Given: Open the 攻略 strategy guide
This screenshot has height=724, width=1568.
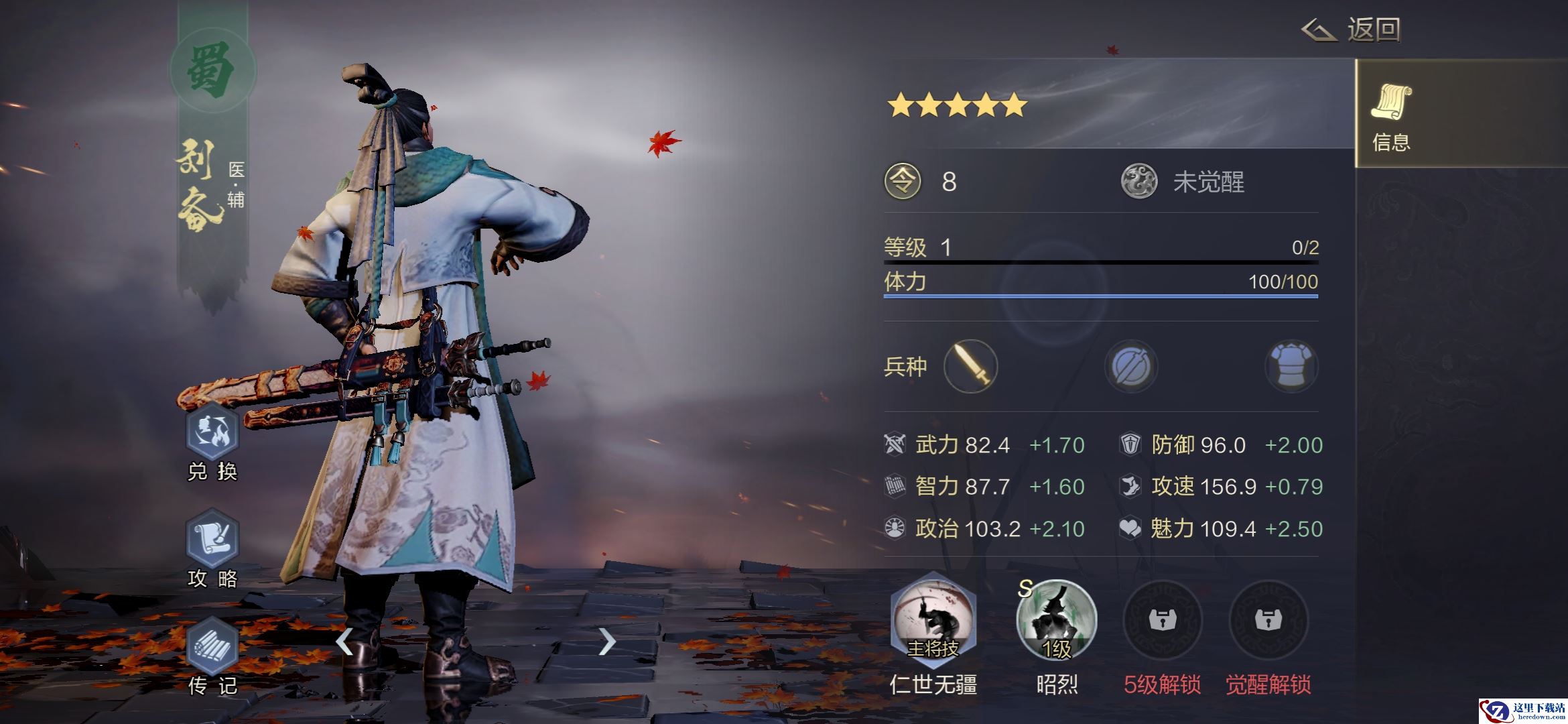Looking at the screenshot, I should click(x=212, y=540).
